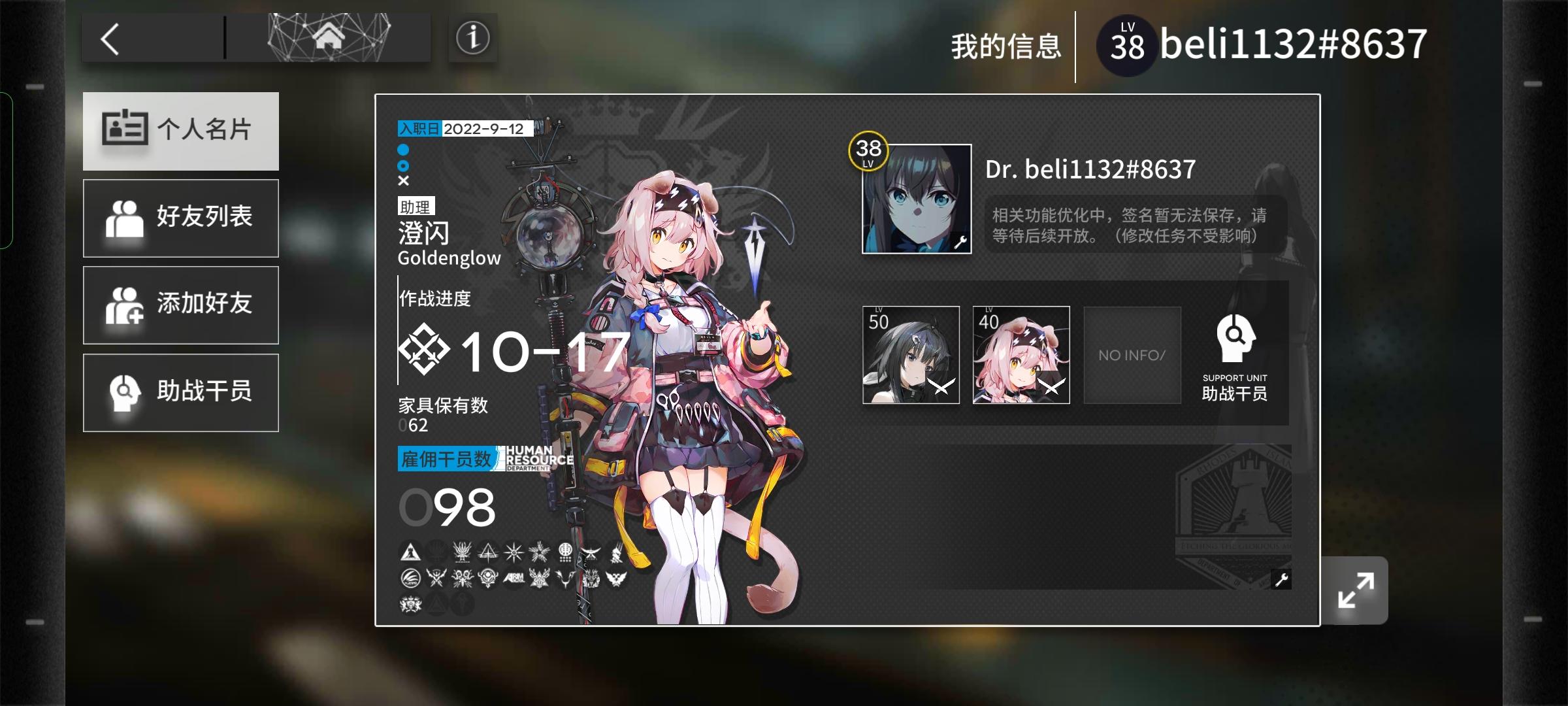The image size is (1568, 706).
Task: Select the level 40 Goldenglow support portrait
Action: point(1021,355)
